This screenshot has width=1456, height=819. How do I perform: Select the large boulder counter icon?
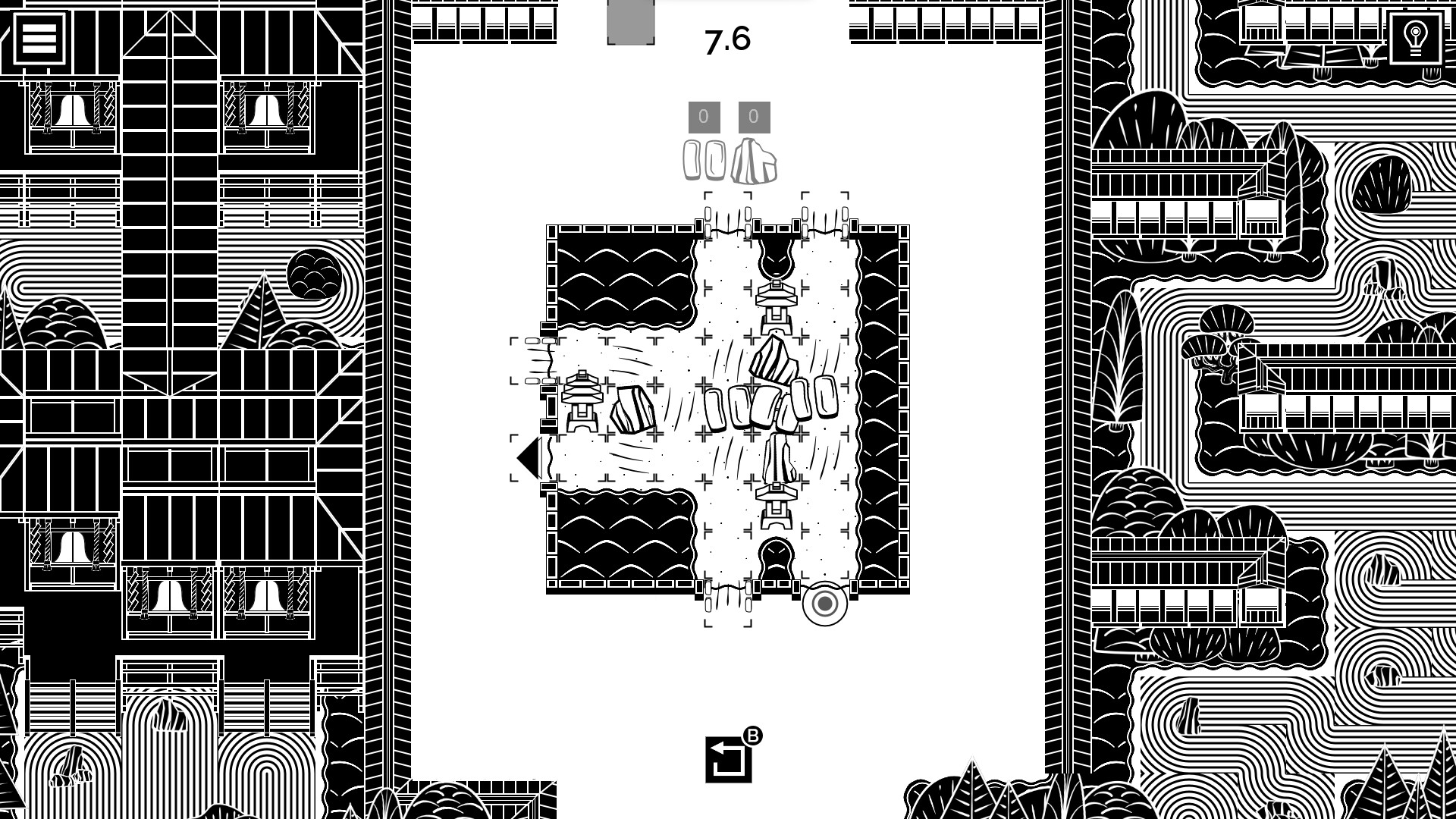click(x=754, y=160)
